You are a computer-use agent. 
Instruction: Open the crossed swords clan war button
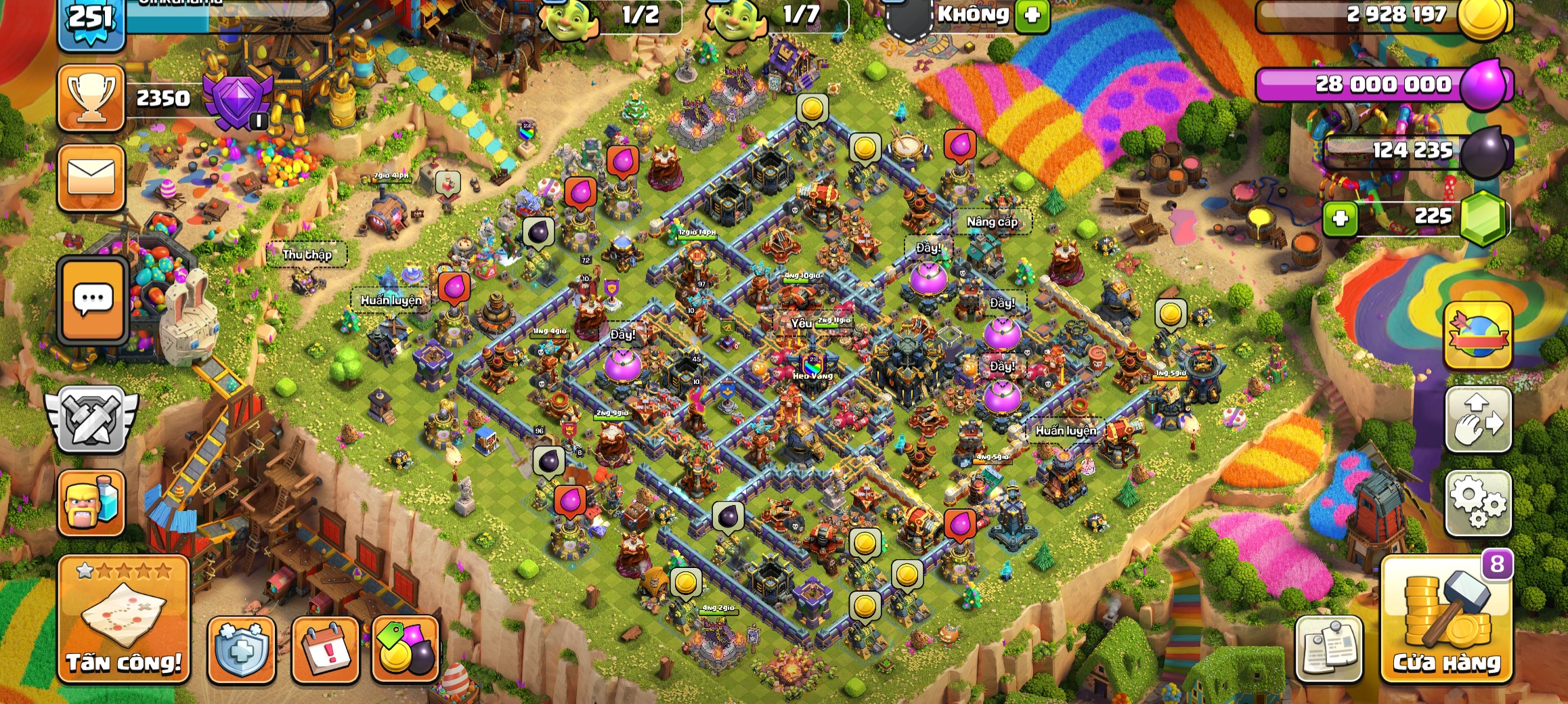pos(91,420)
